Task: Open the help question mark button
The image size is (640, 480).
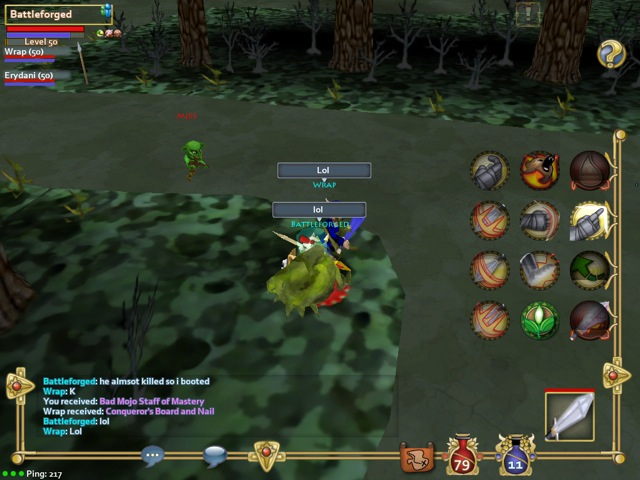Action: [611, 54]
